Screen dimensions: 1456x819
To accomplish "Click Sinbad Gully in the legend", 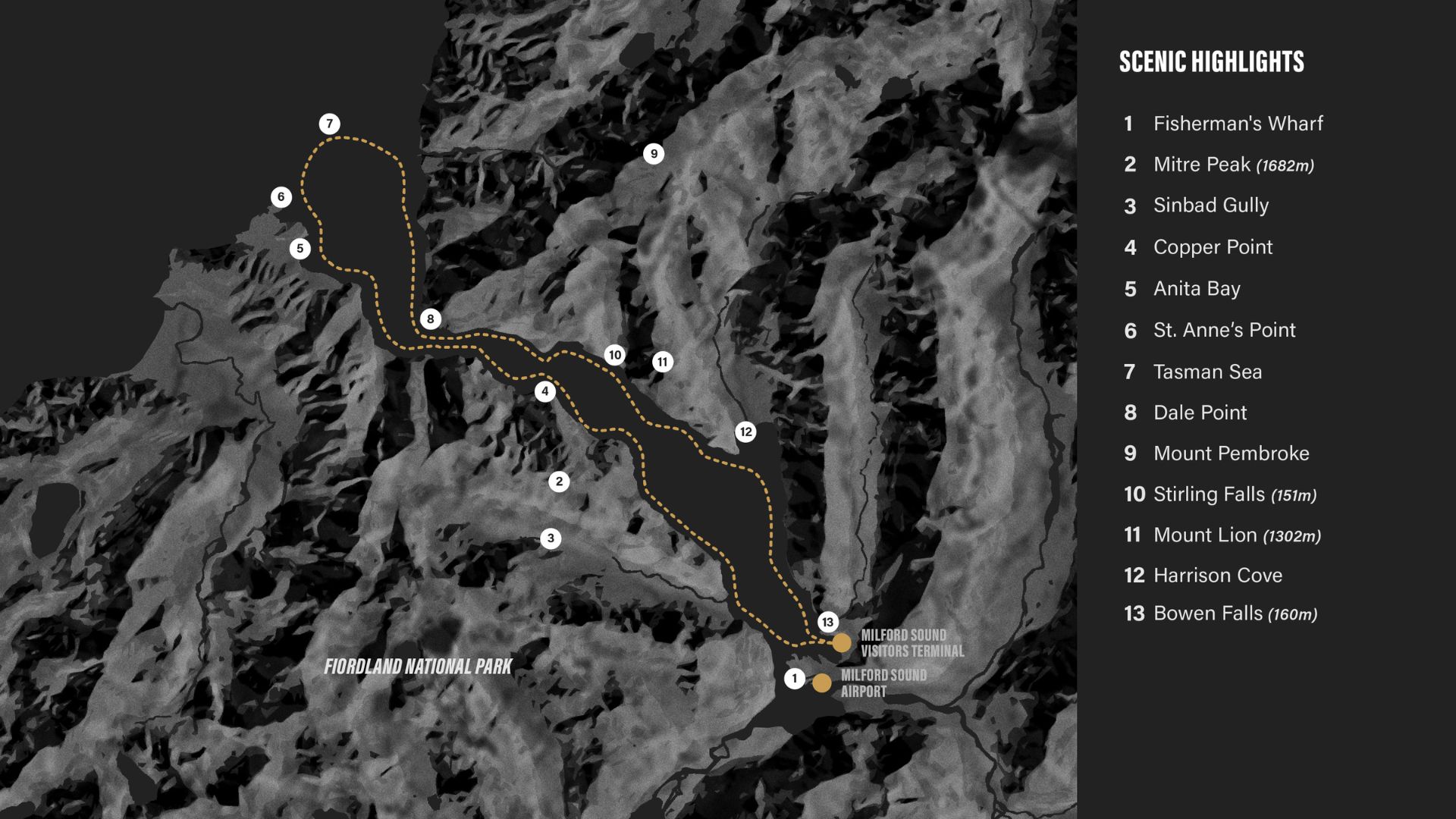I will 1210,206.
